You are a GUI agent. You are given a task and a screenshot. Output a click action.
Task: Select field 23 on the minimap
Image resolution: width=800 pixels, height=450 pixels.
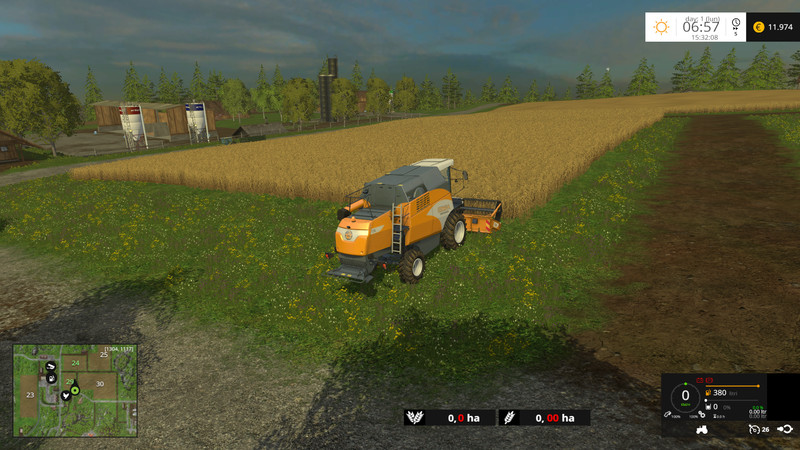click(x=30, y=396)
